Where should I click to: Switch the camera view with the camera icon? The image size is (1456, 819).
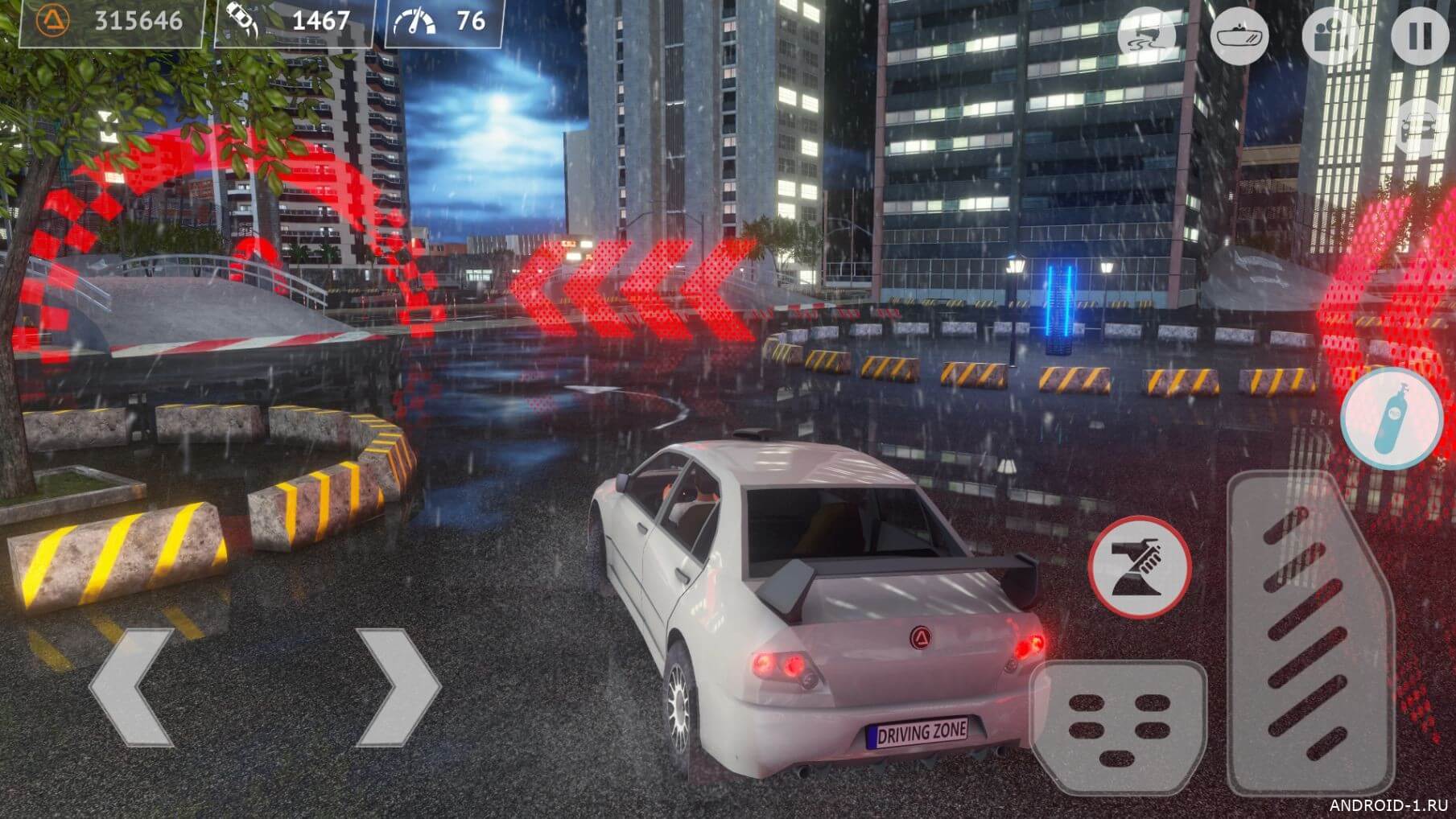coord(1330,36)
